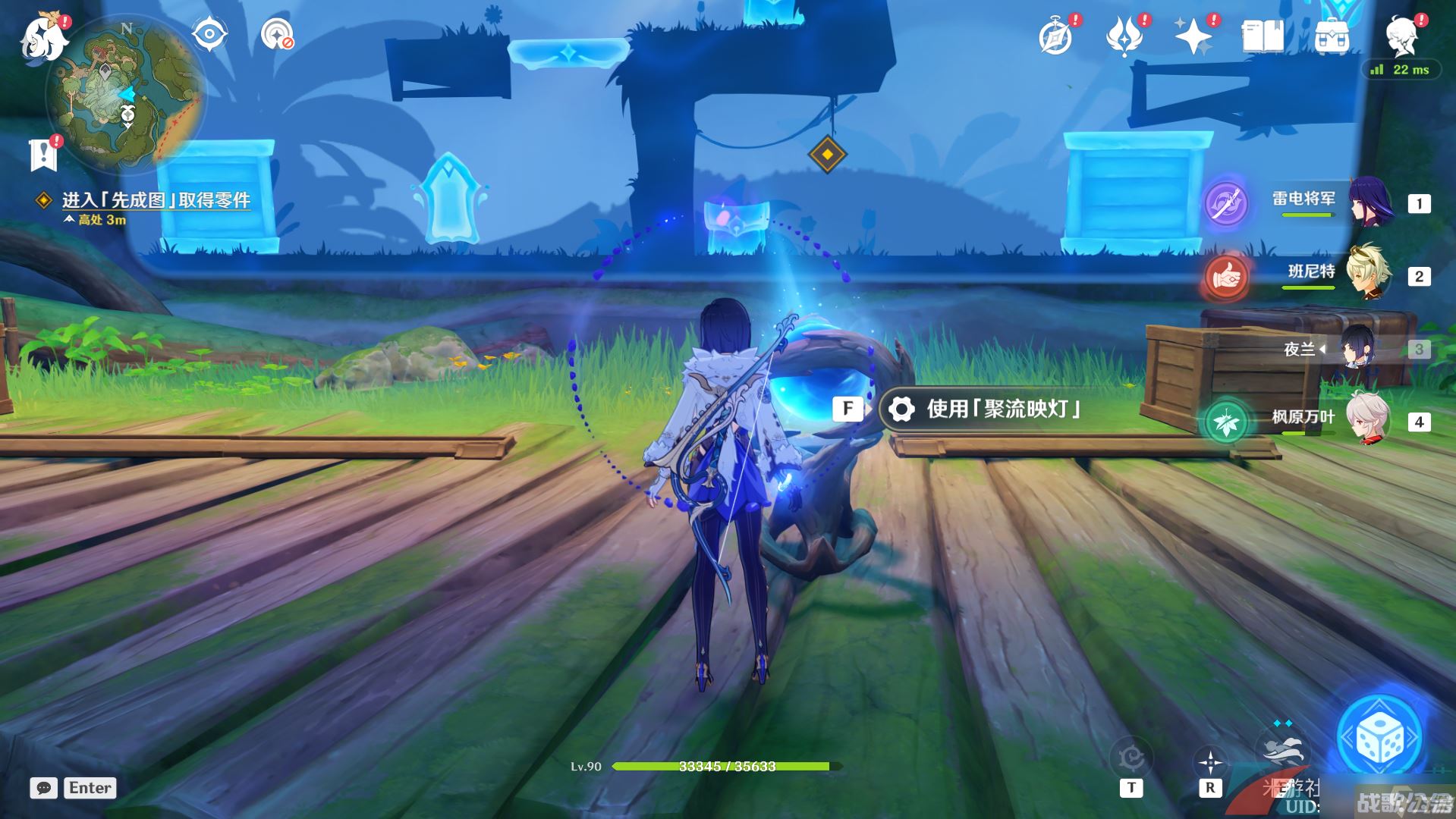Open the chat speech bubble
Image resolution: width=1456 pixels, height=819 pixels.
(x=44, y=788)
